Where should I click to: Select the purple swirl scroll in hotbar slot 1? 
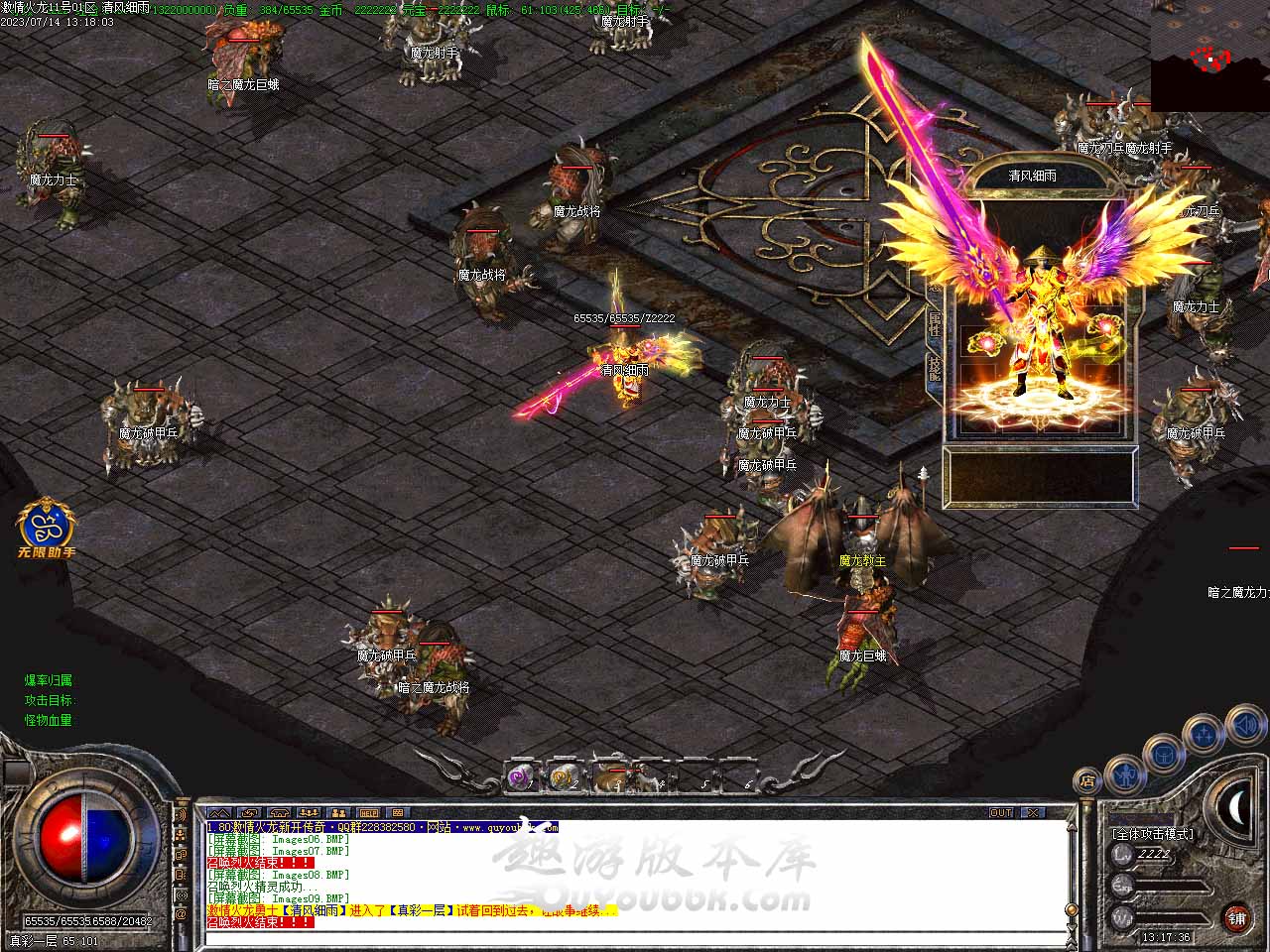click(521, 778)
